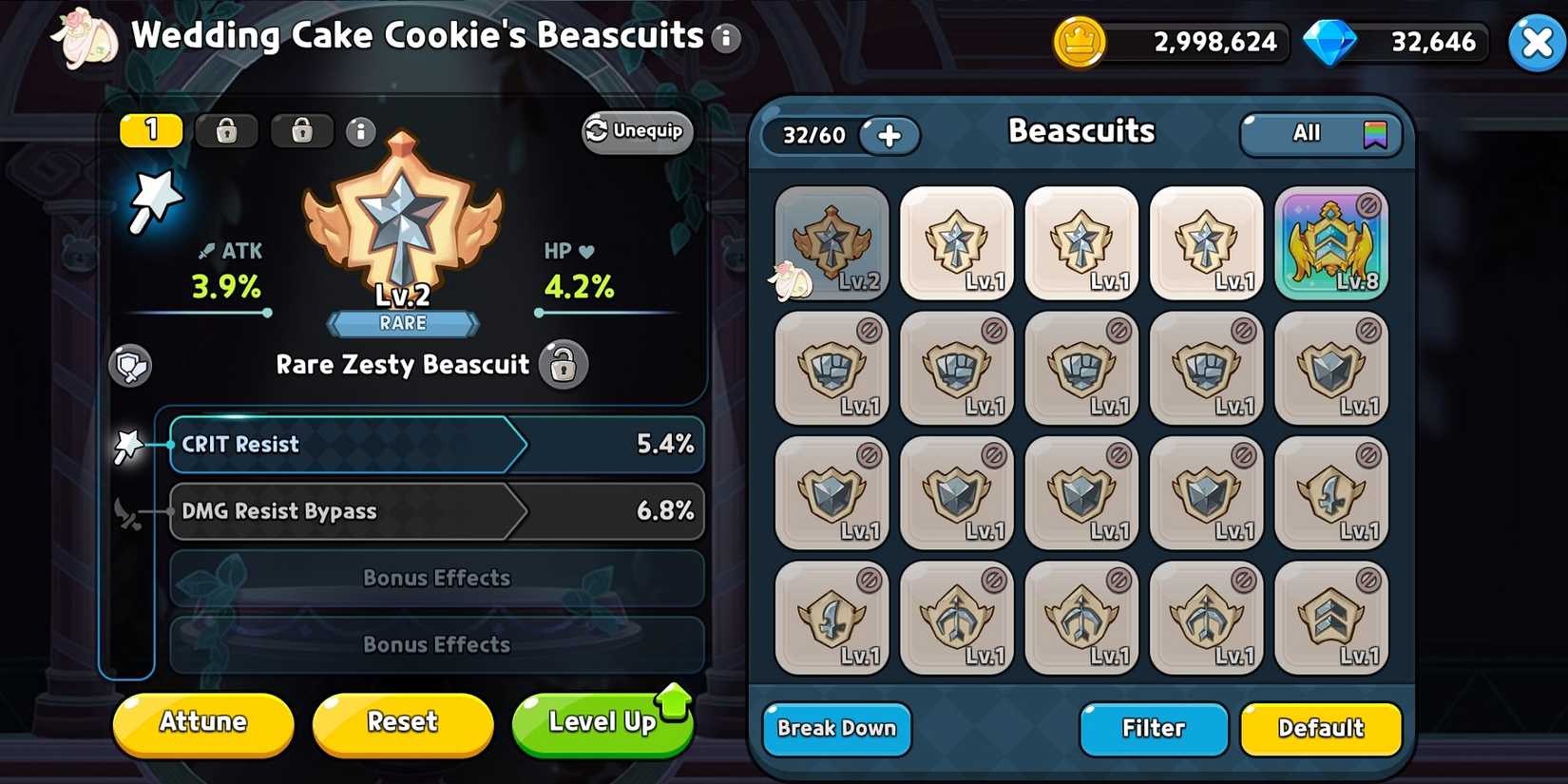The width and height of the screenshot is (1568, 784).
Task: Toggle the first locked equipment slot
Action: (226, 131)
